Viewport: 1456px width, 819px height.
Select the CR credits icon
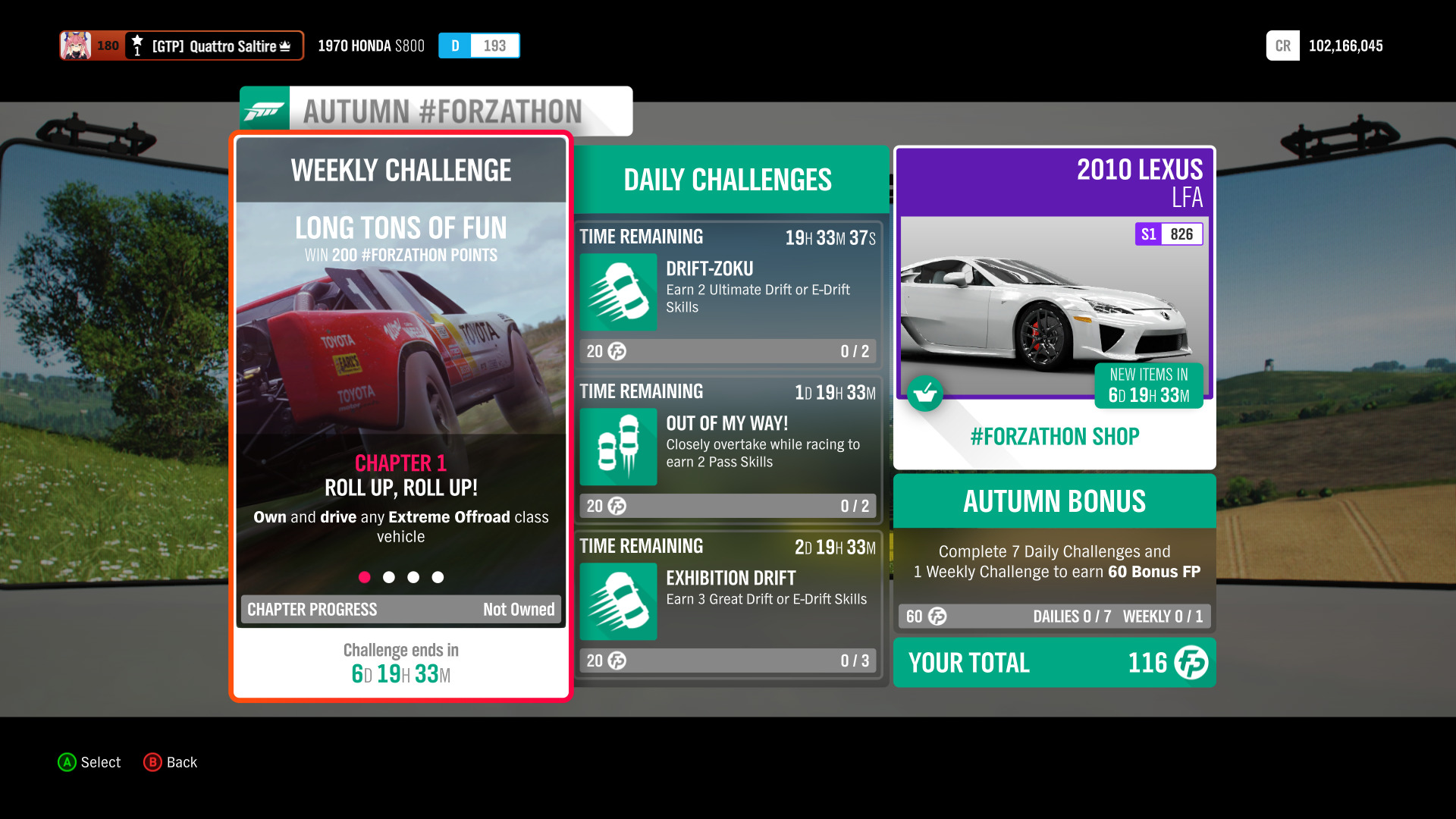click(x=1282, y=45)
